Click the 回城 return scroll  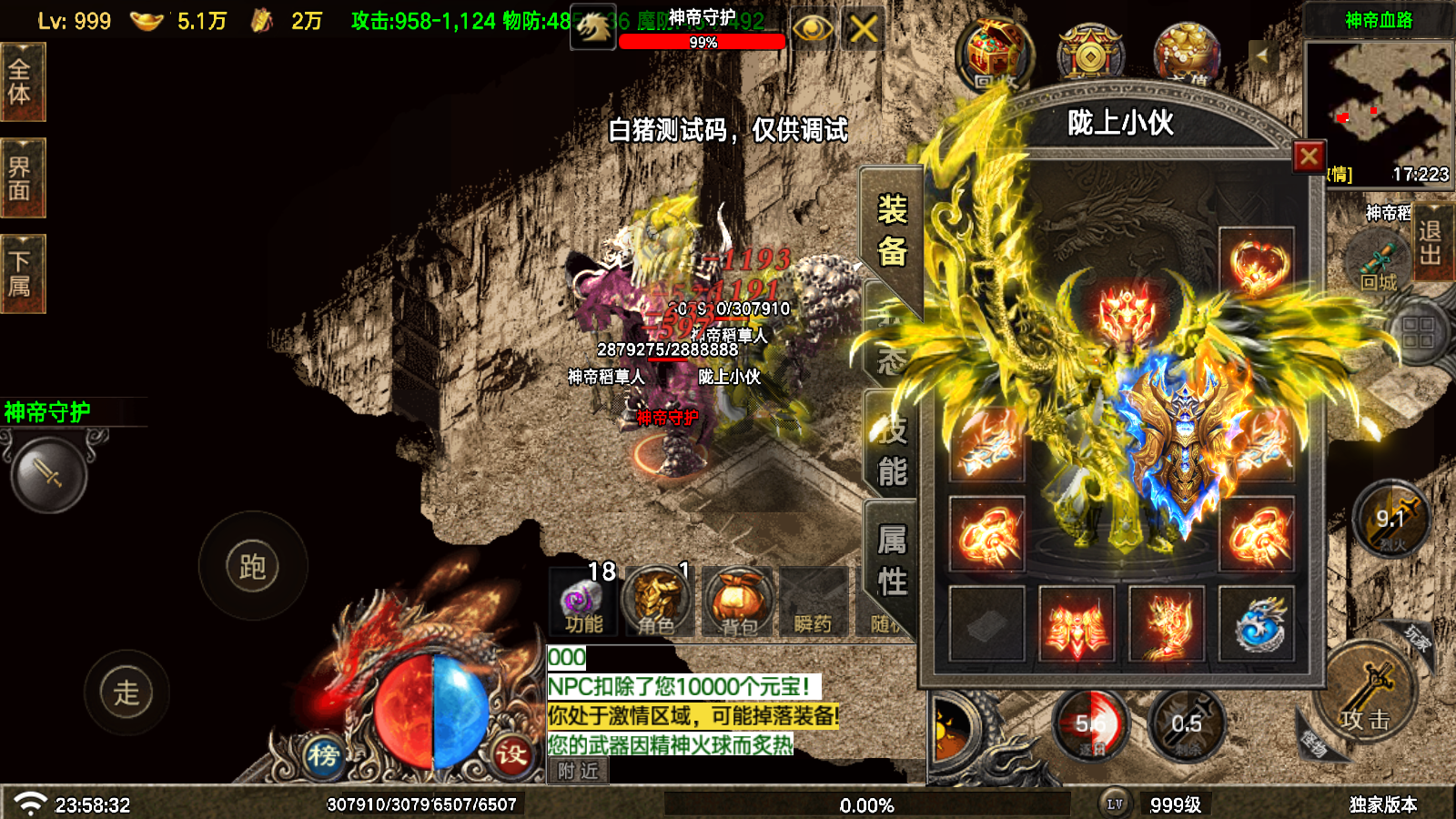pyautogui.click(x=1379, y=262)
